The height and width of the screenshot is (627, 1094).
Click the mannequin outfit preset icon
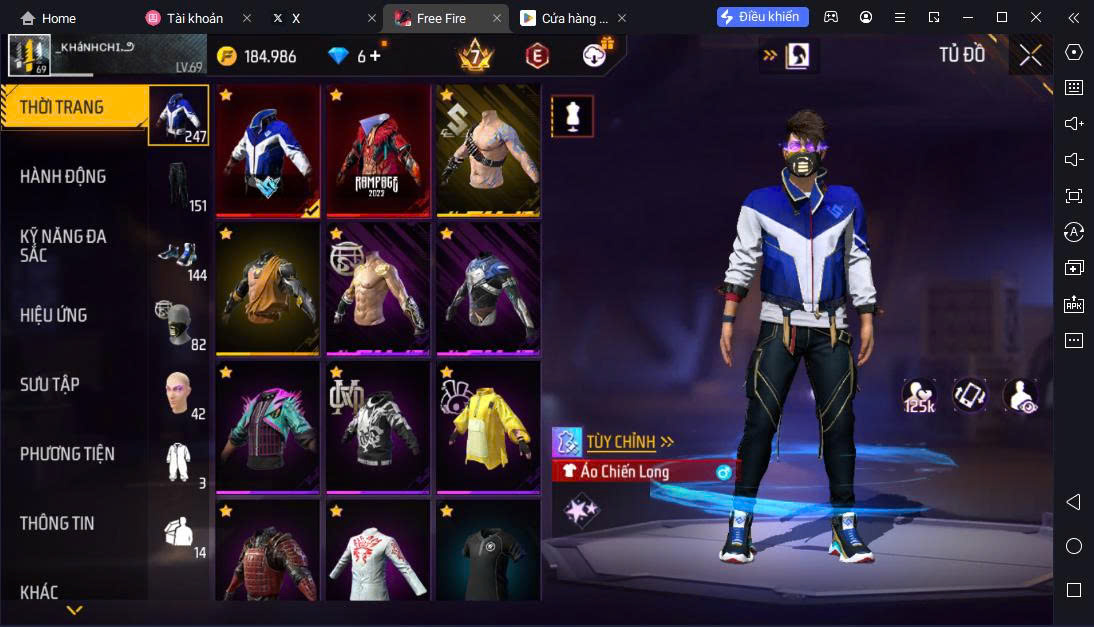click(x=572, y=116)
